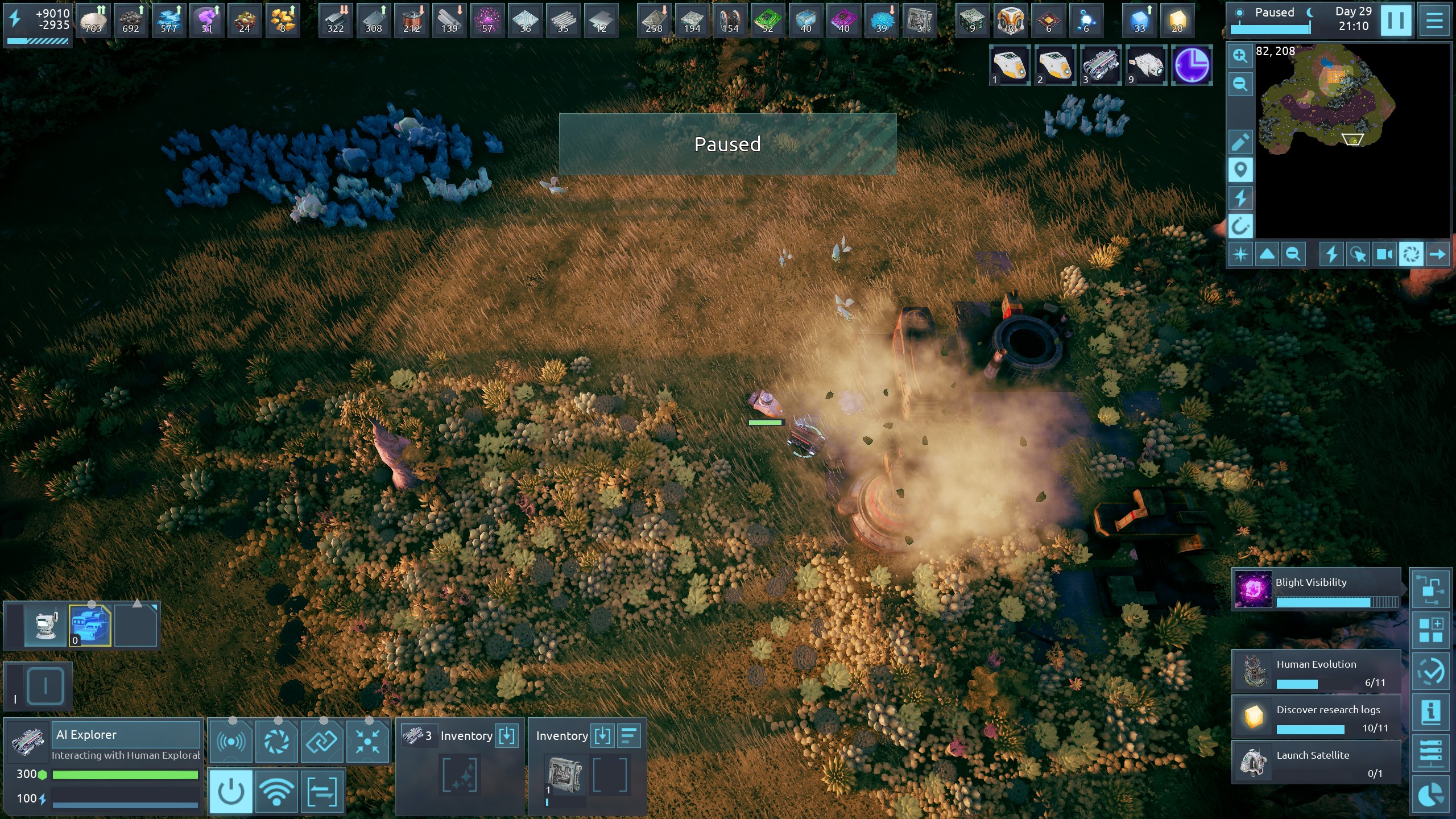This screenshot has height=819, width=1456.
Task: Open the hamburger main menu
Action: pyautogui.click(x=1434, y=20)
